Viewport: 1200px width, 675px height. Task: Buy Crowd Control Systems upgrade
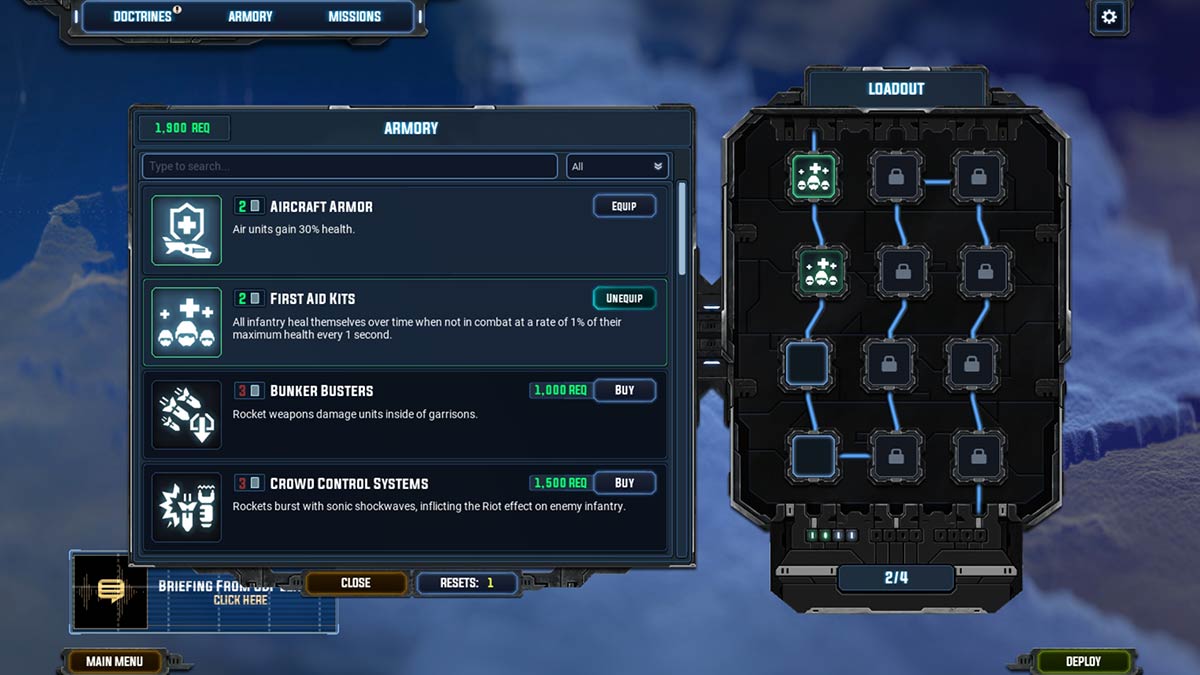(624, 483)
